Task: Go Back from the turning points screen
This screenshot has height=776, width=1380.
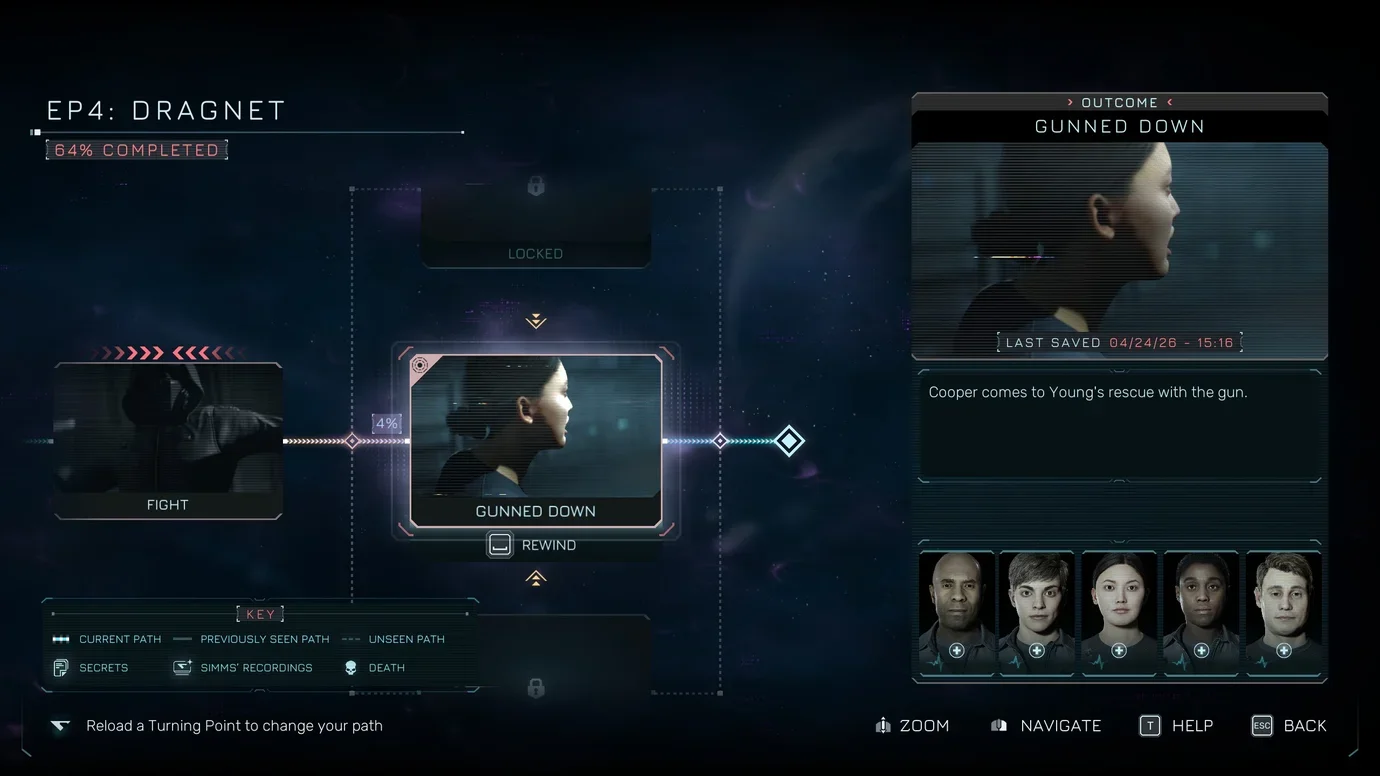Action: click(1289, 726)
